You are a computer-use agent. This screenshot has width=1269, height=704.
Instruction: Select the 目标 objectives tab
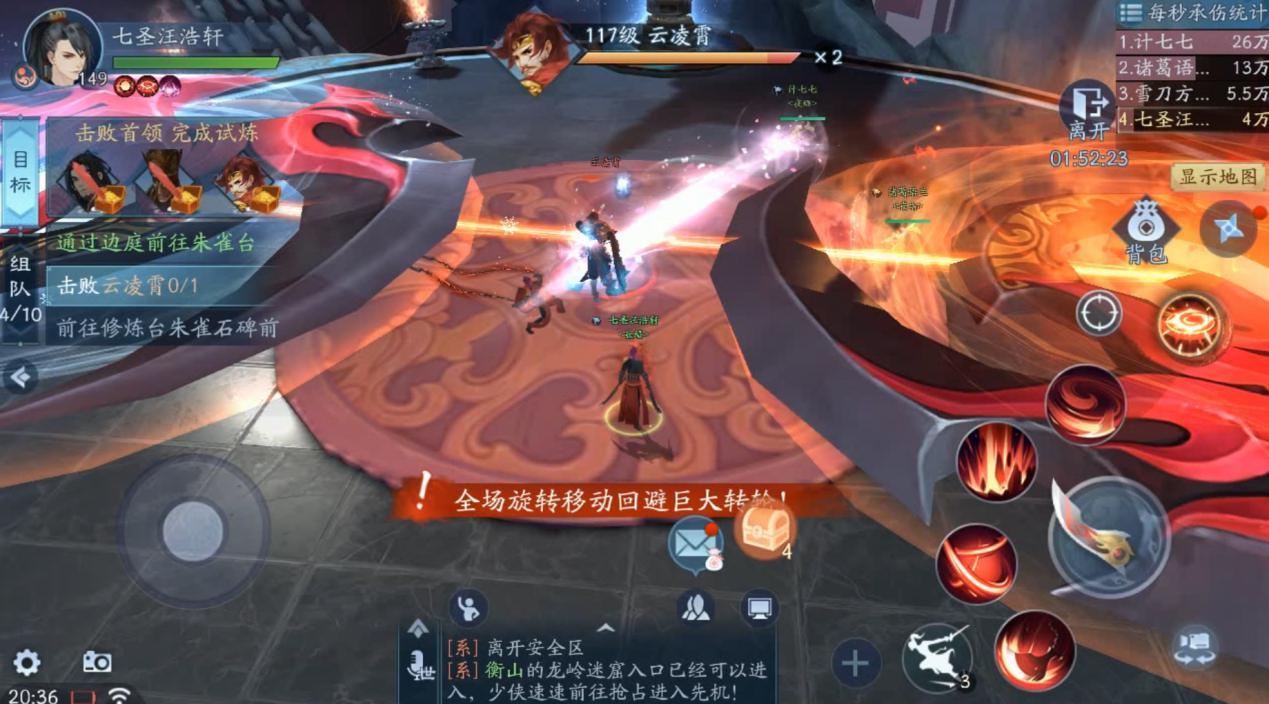pos(20,172)
